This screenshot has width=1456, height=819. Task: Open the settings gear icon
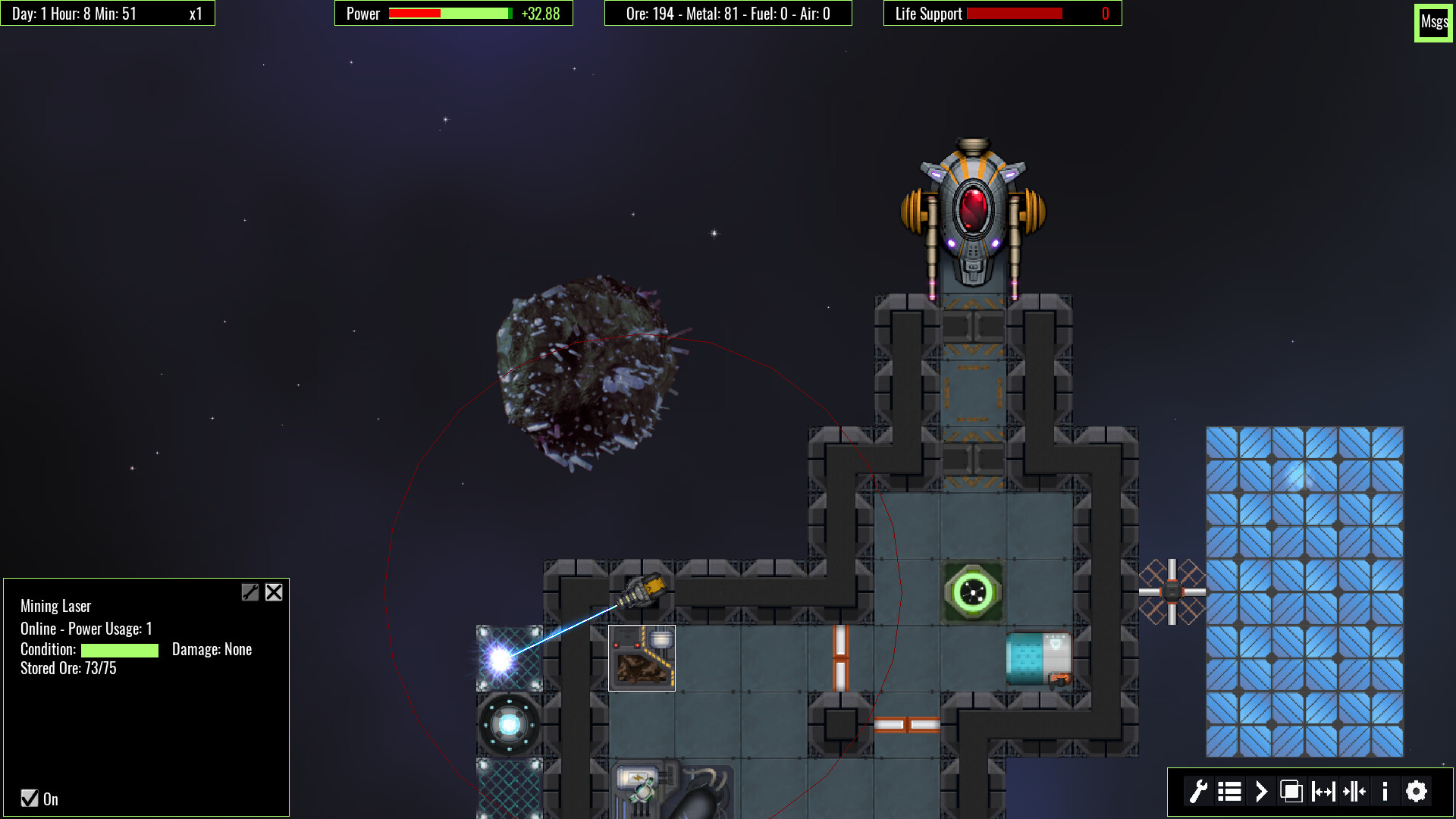(x=1417, y=791)
